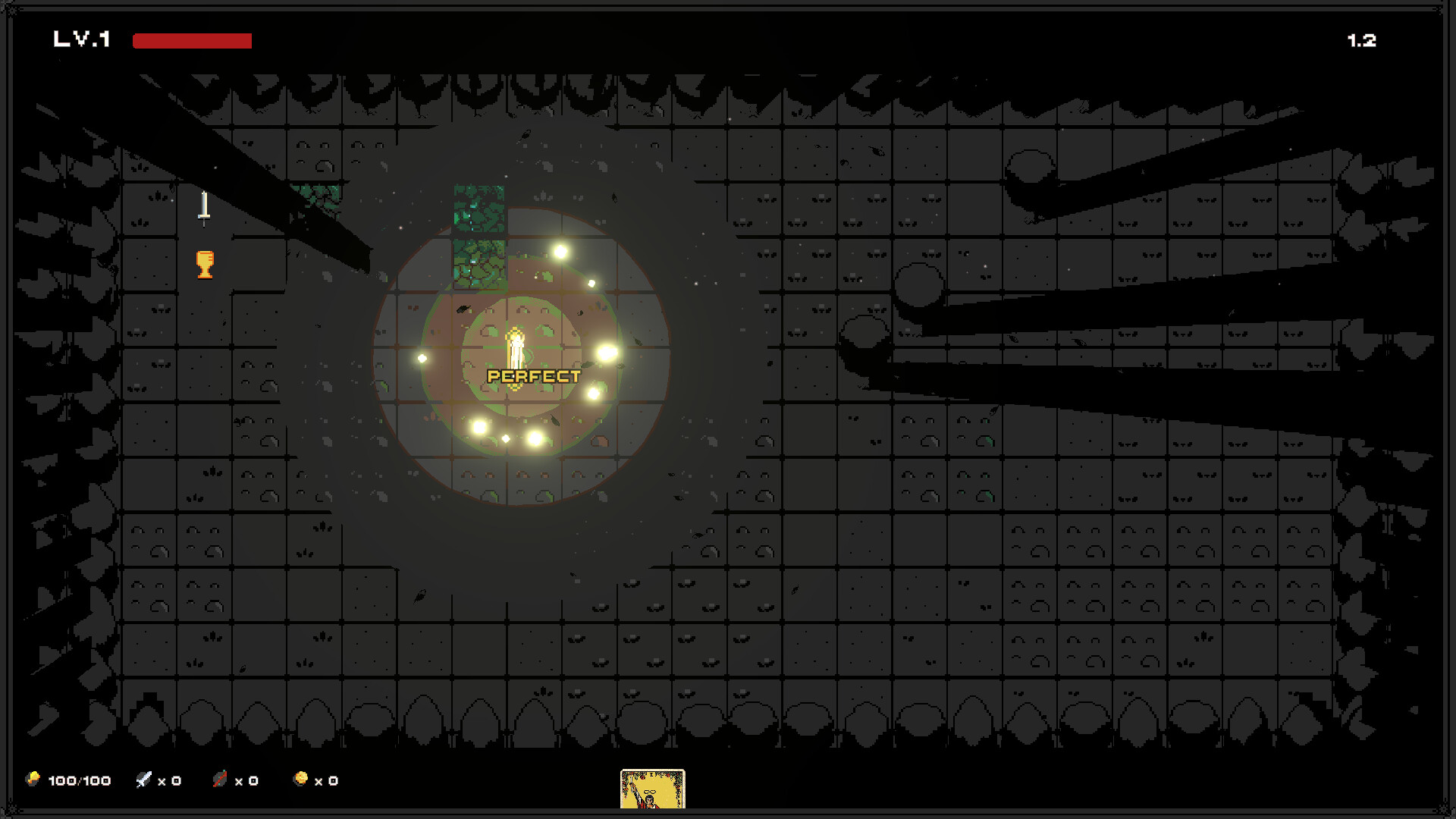The image size is (1456, 819).
Task: Select the silver sword icon showing x0 count
Action: coord(144,780)
